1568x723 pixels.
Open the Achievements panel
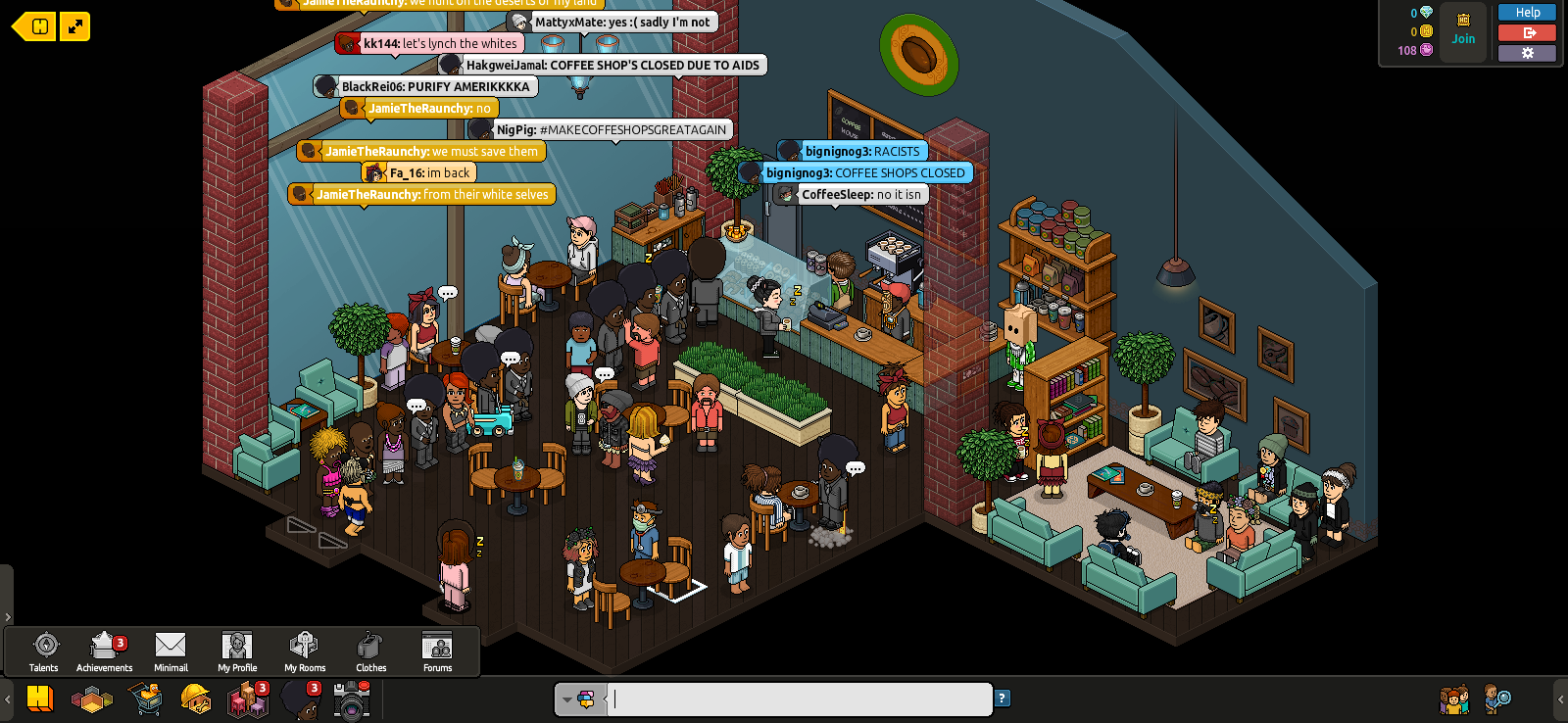pyautogui.click(x=104, y=651)
